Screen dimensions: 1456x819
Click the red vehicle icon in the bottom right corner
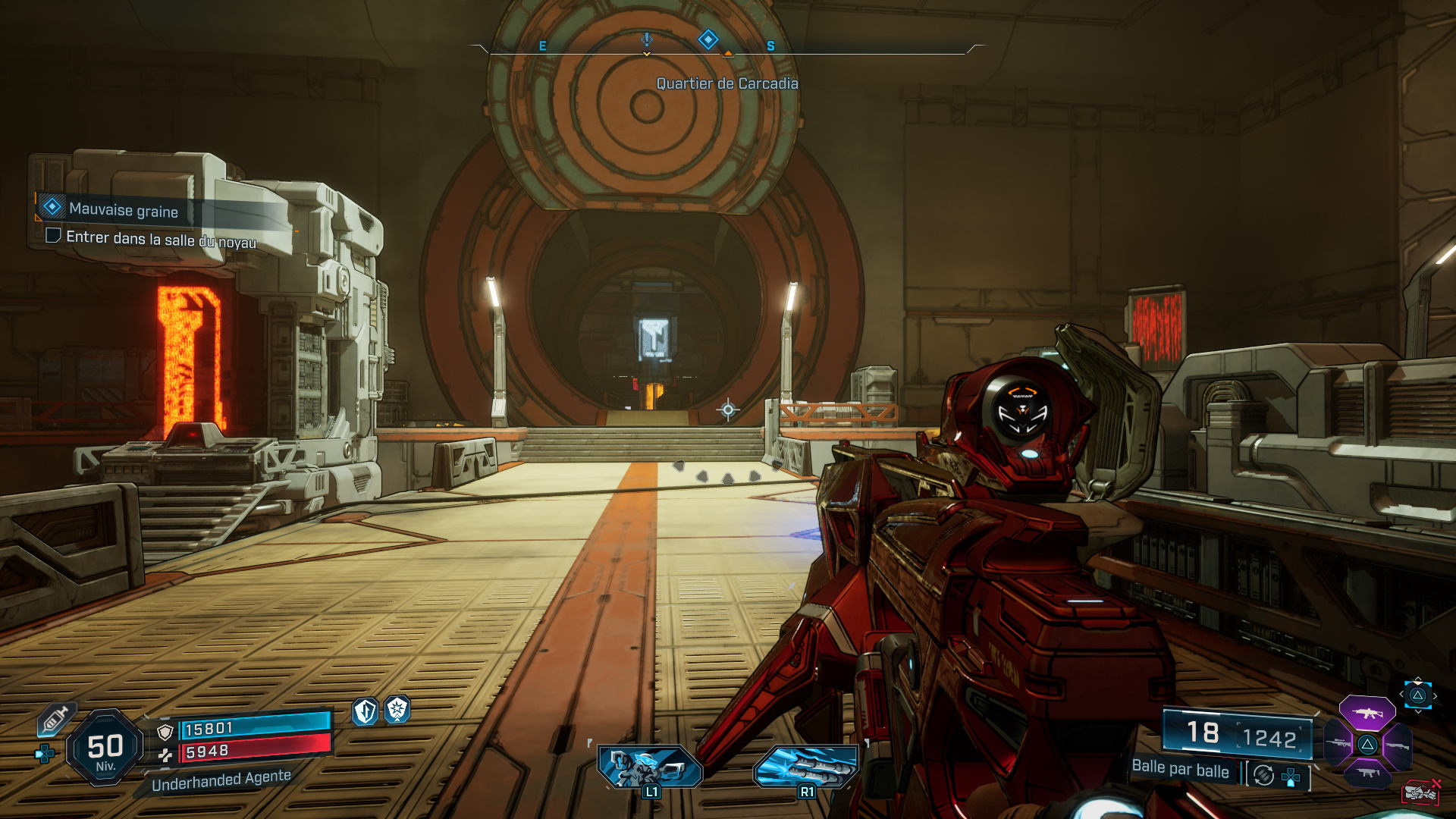tap(1420, 794)
